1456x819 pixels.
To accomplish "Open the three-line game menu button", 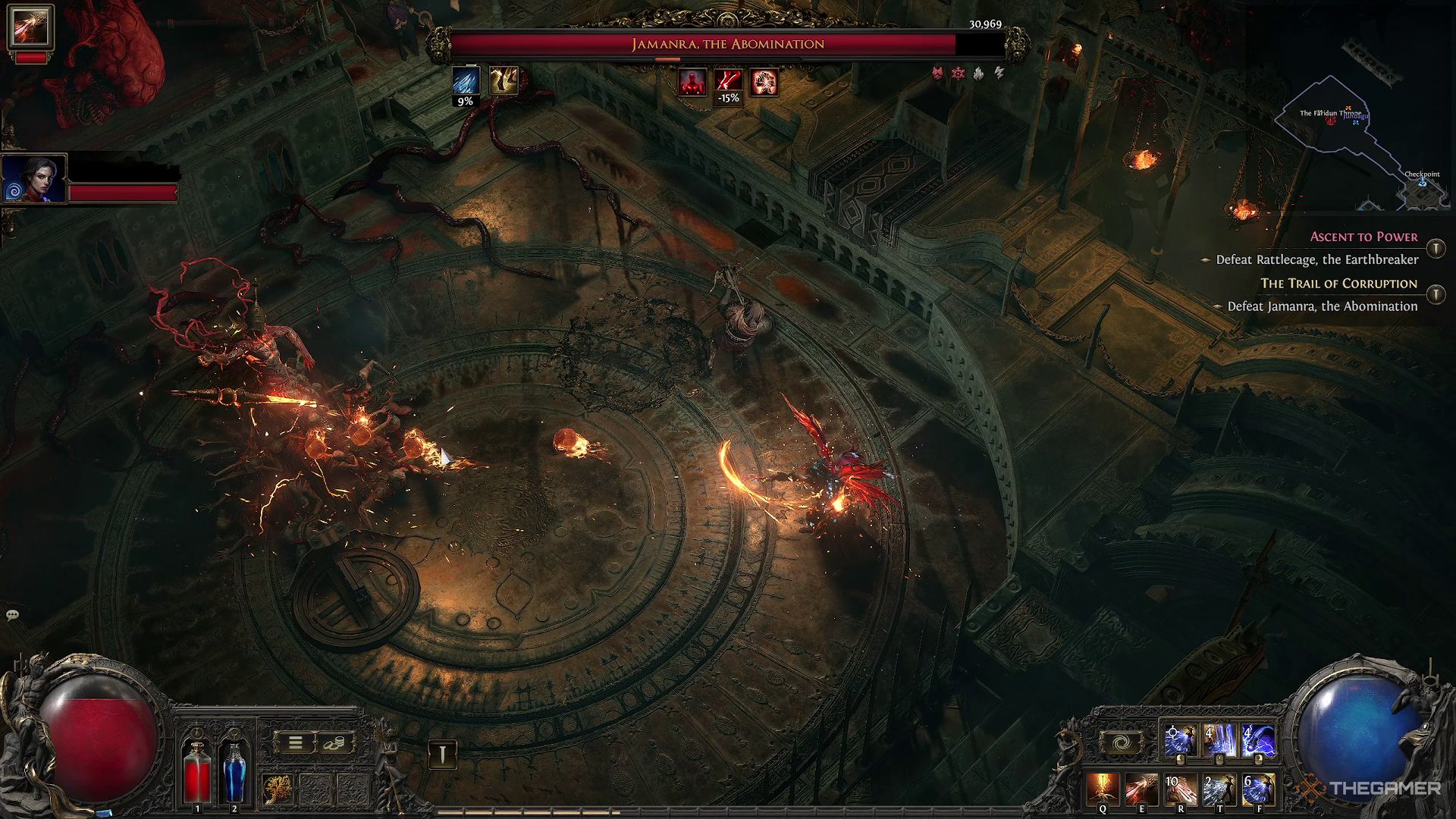I will (x=295, y=743).
